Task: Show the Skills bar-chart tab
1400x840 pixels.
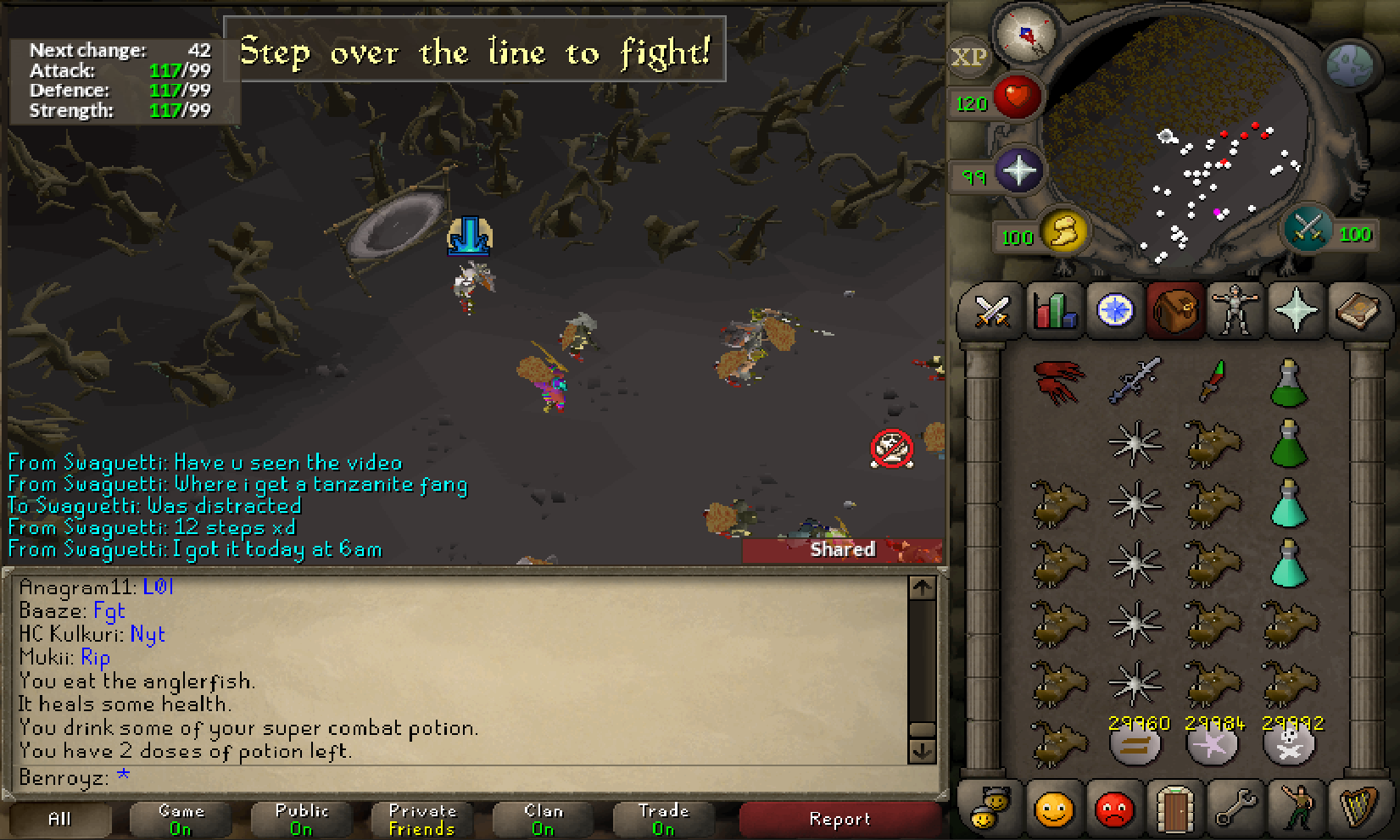Action: click(x=1054, y=310)
